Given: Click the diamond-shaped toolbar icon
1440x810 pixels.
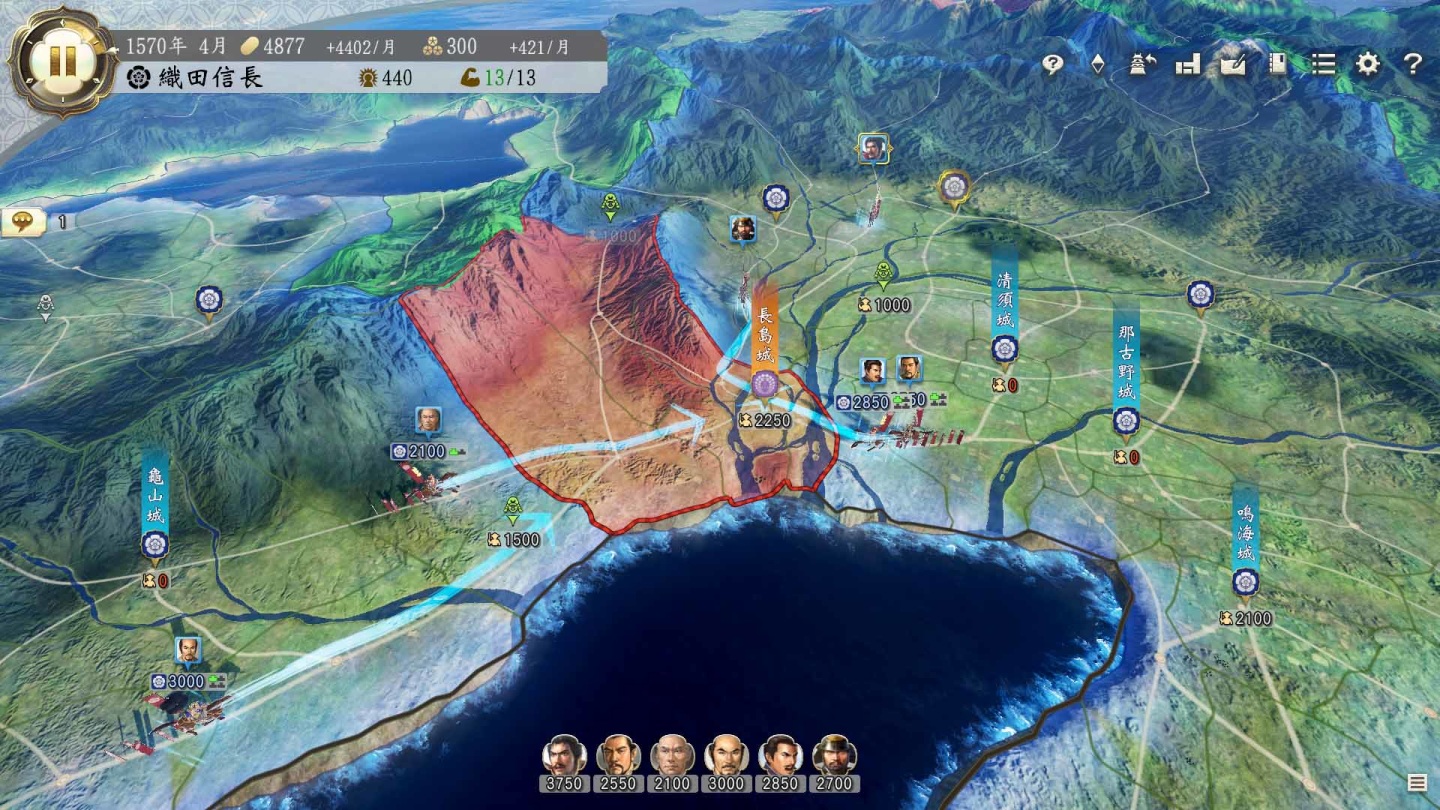Looking at the screenshot, I should (x=1097, y=64).
